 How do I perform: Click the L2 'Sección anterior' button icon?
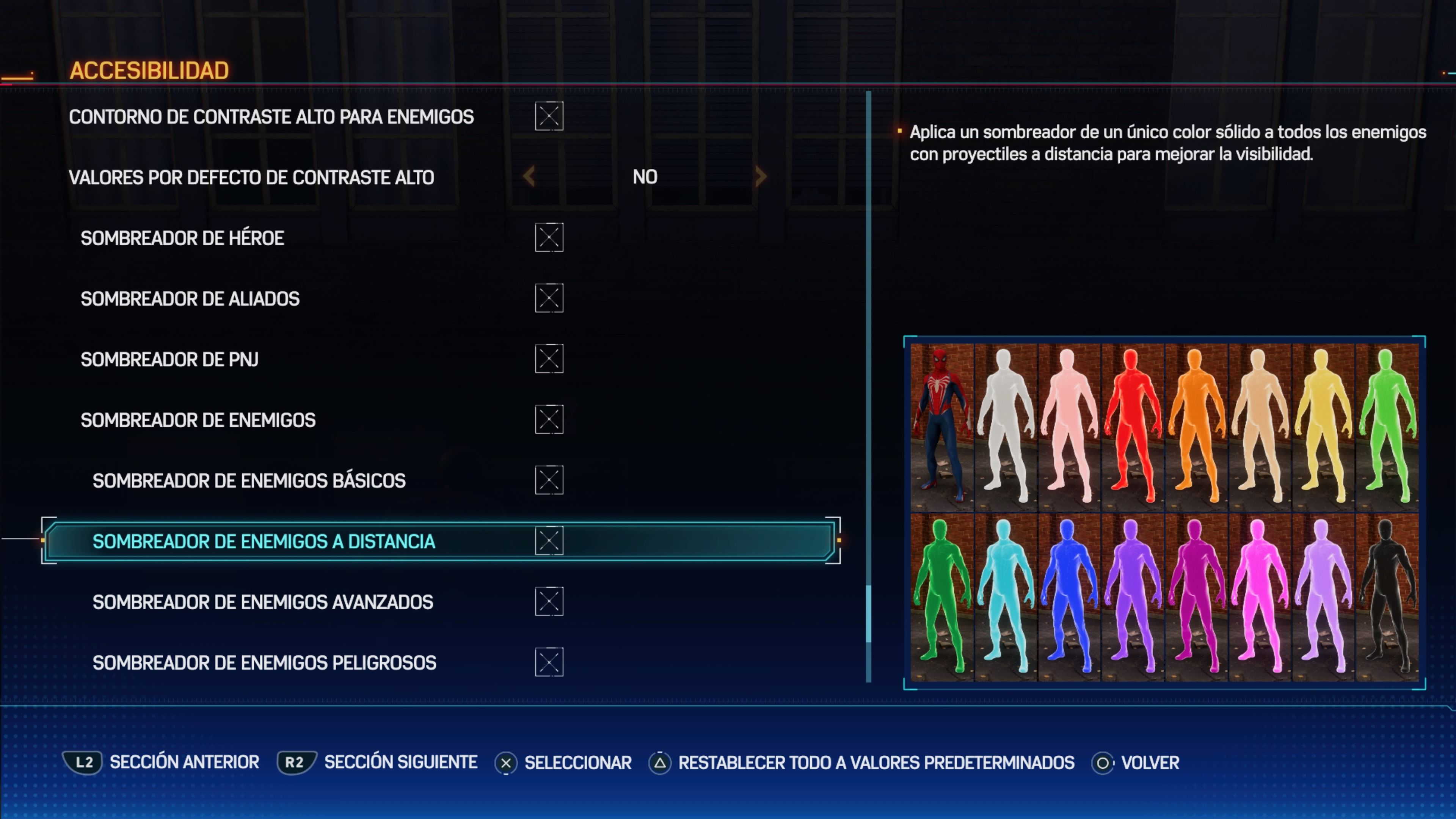(x=83, y=762)
